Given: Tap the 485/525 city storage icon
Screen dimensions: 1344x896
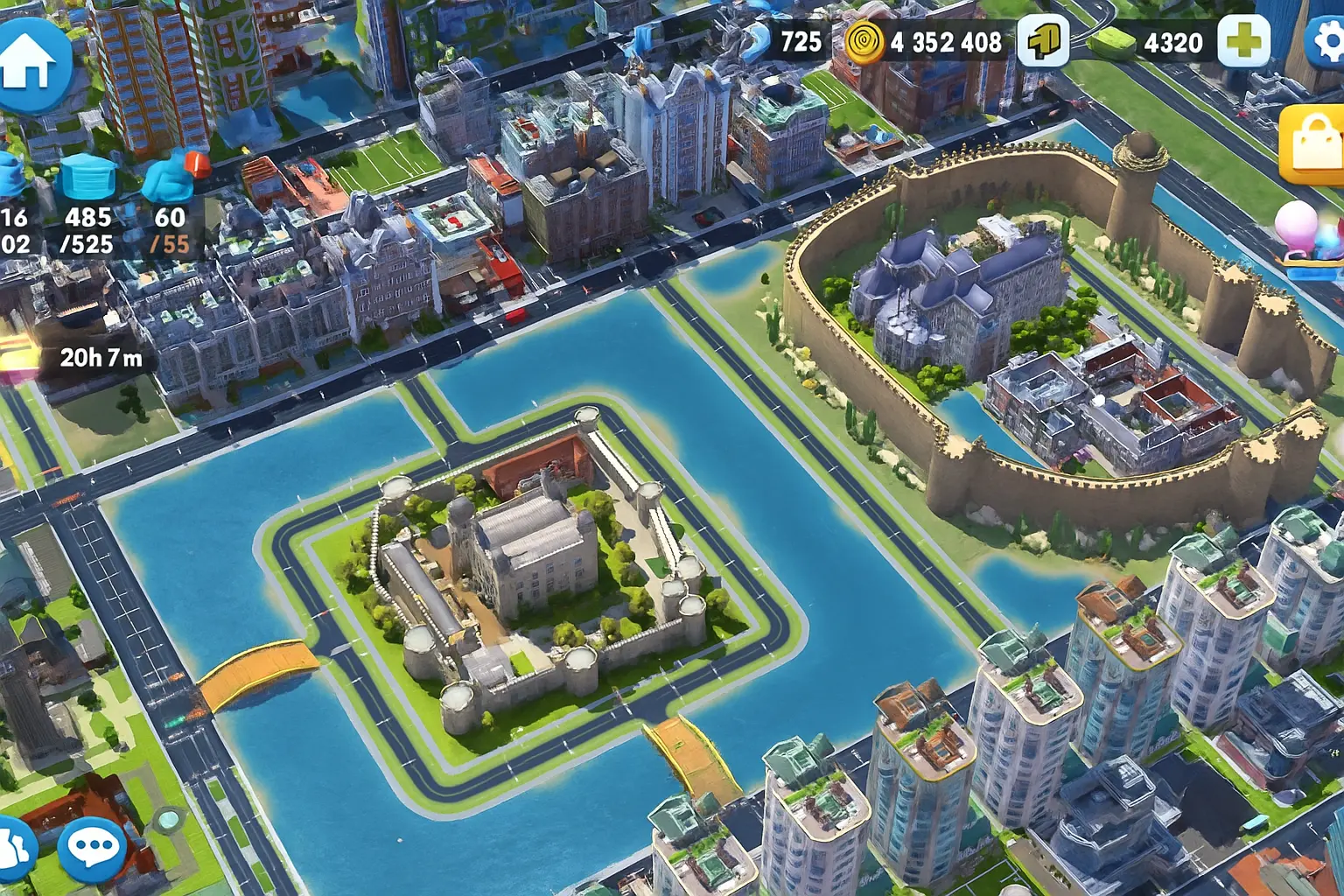Looking at the screenshot, I should tap(88, 178).
